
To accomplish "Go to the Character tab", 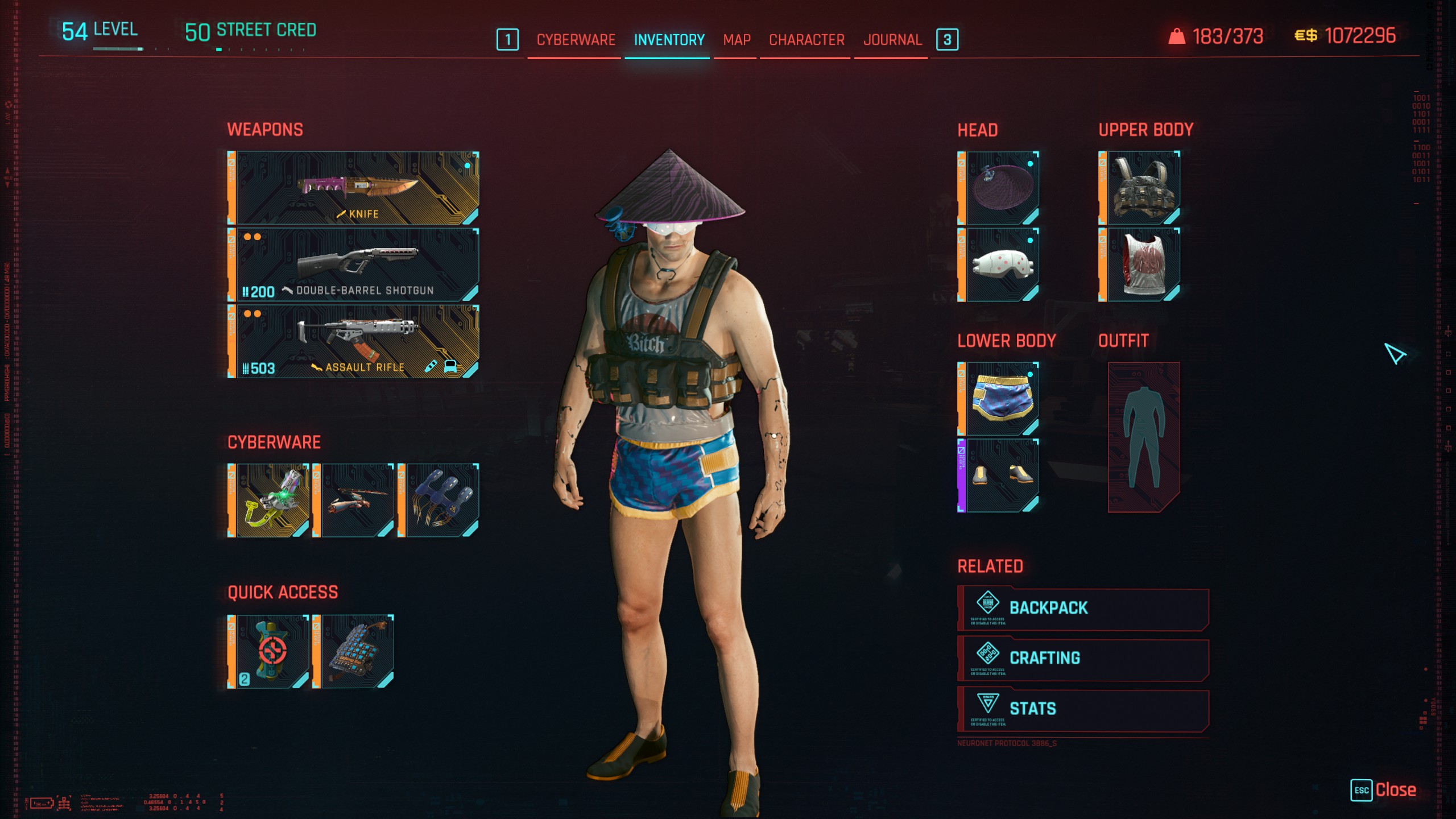I will (x=806, y=40).
